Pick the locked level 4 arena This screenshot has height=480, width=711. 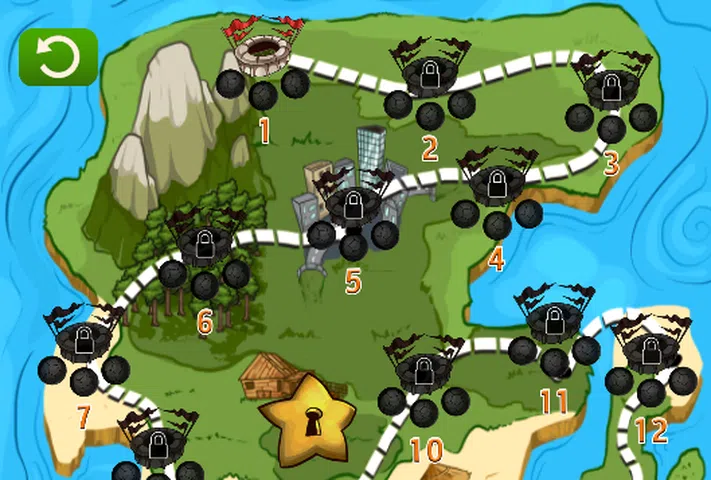(x=496, y=184)
